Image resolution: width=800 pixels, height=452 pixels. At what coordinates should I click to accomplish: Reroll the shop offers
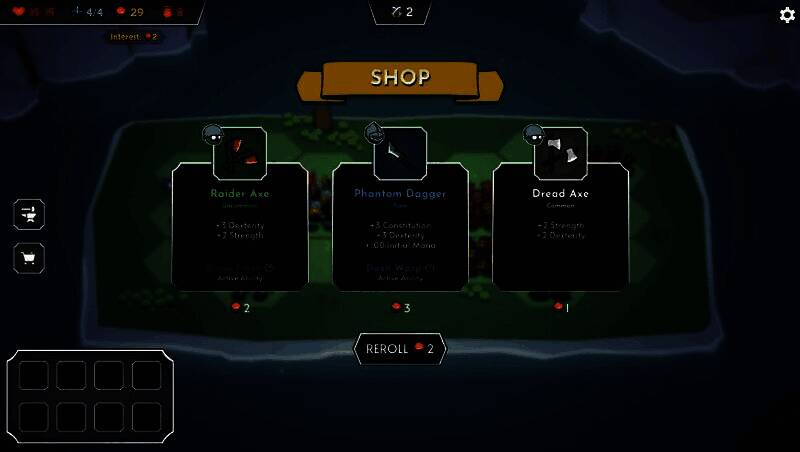[400, 349]
